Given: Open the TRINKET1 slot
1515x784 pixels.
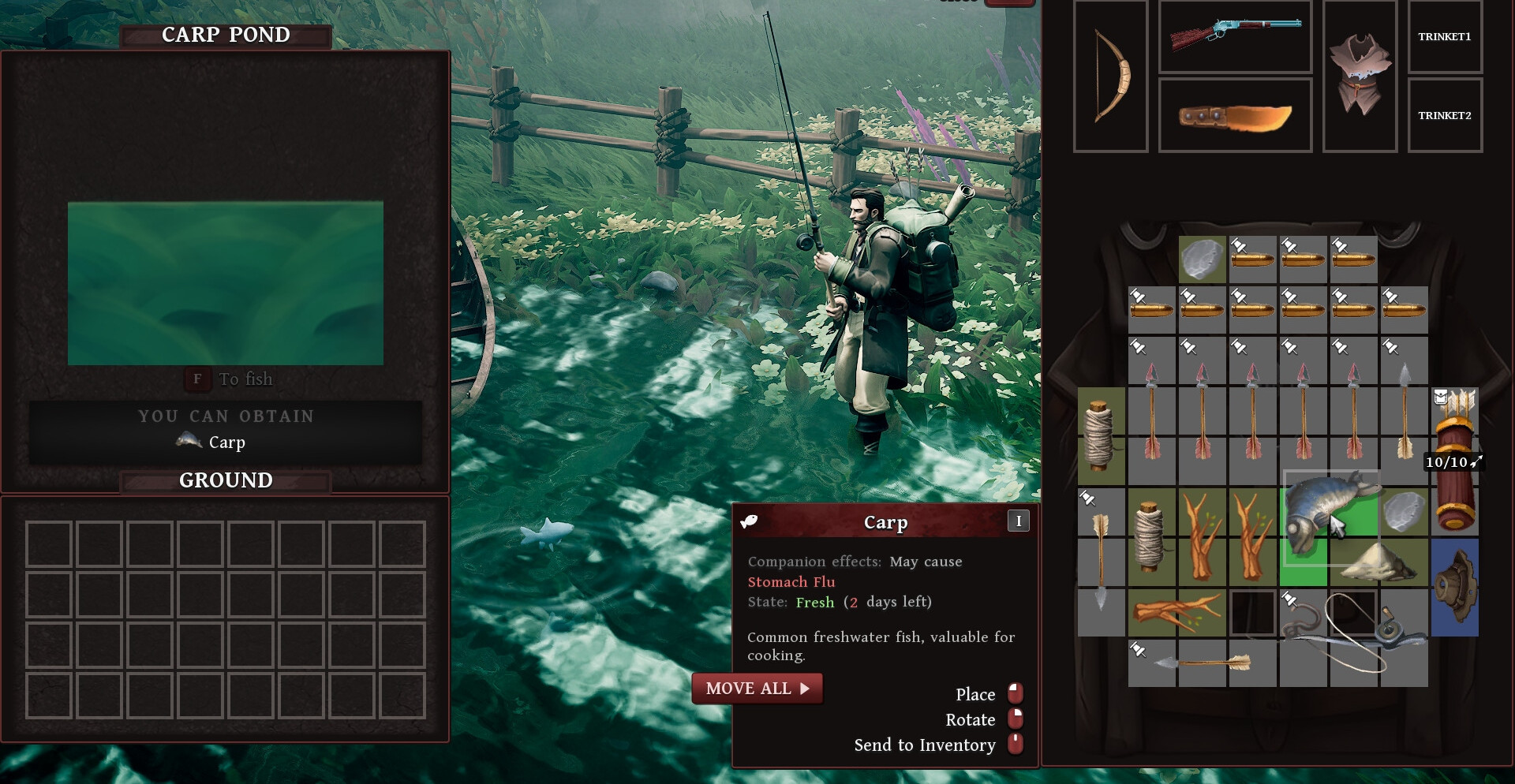Looking at the screenshot, I should pyautogui.click(x=1445, y=37).
